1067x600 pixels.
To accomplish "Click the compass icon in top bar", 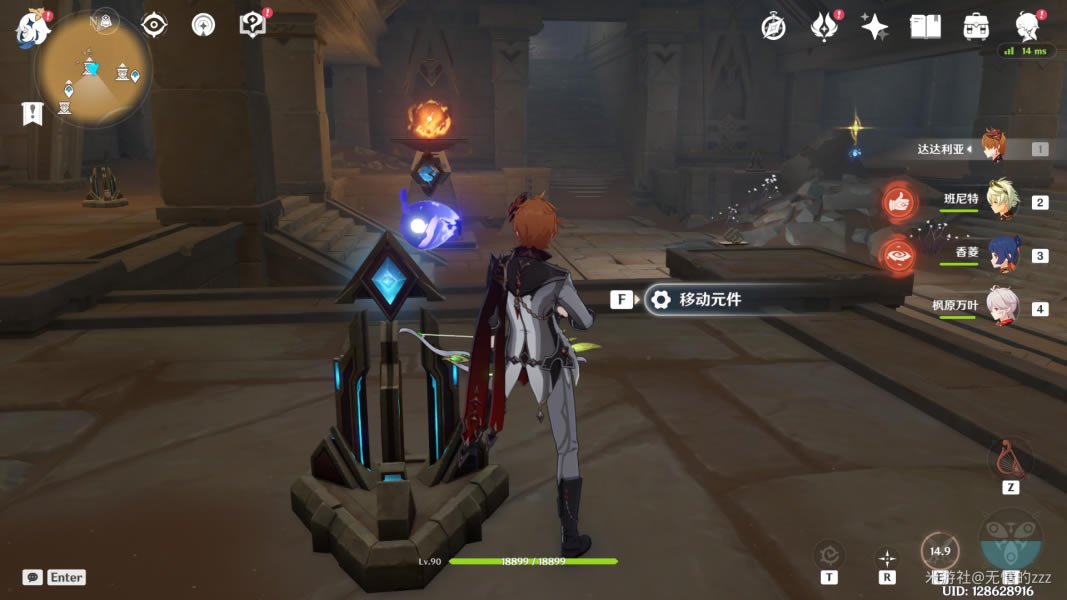I will click(773, 27).
